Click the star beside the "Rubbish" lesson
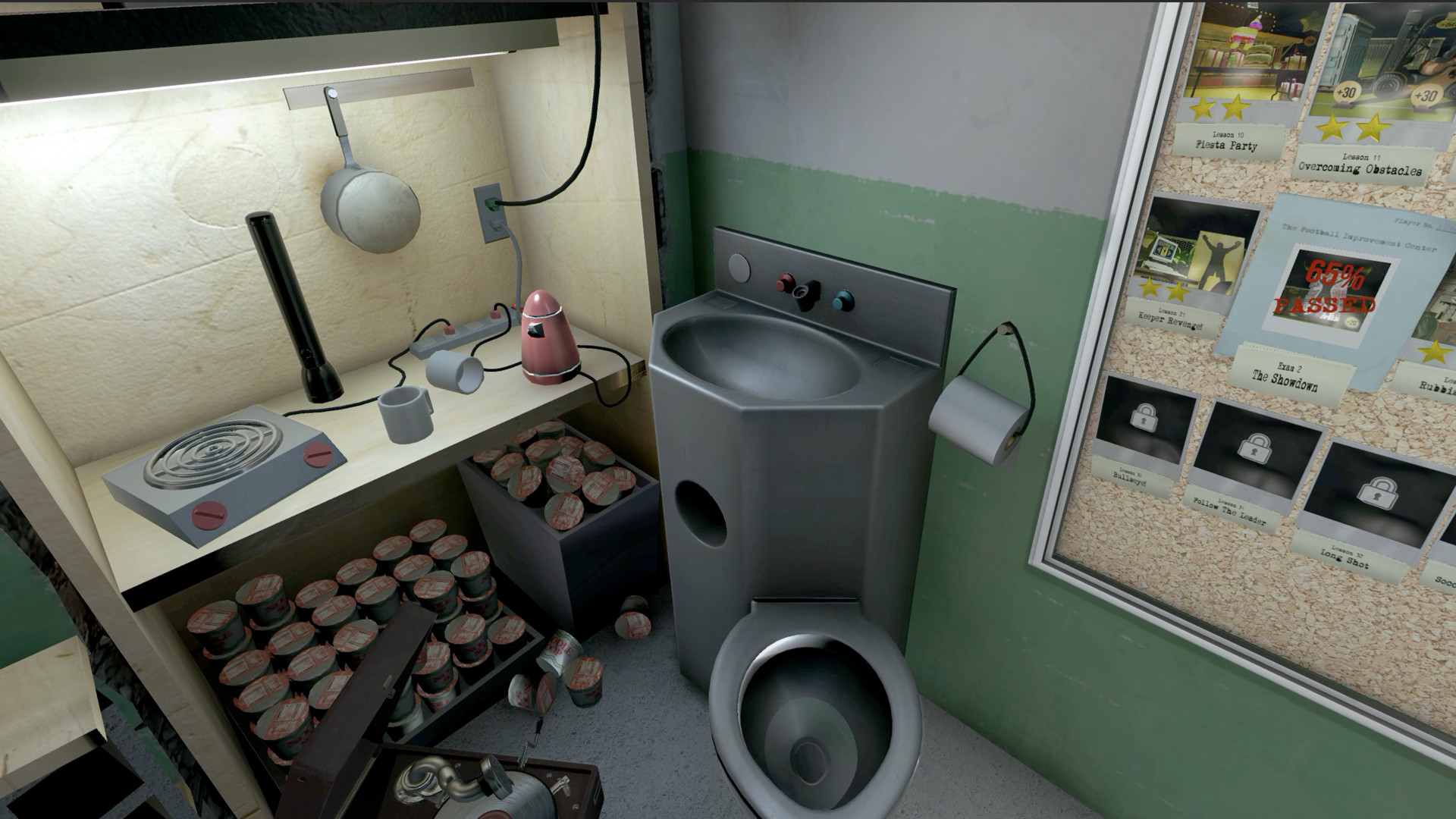This screenshot has height=819, width=1456. pos(1434,353)
